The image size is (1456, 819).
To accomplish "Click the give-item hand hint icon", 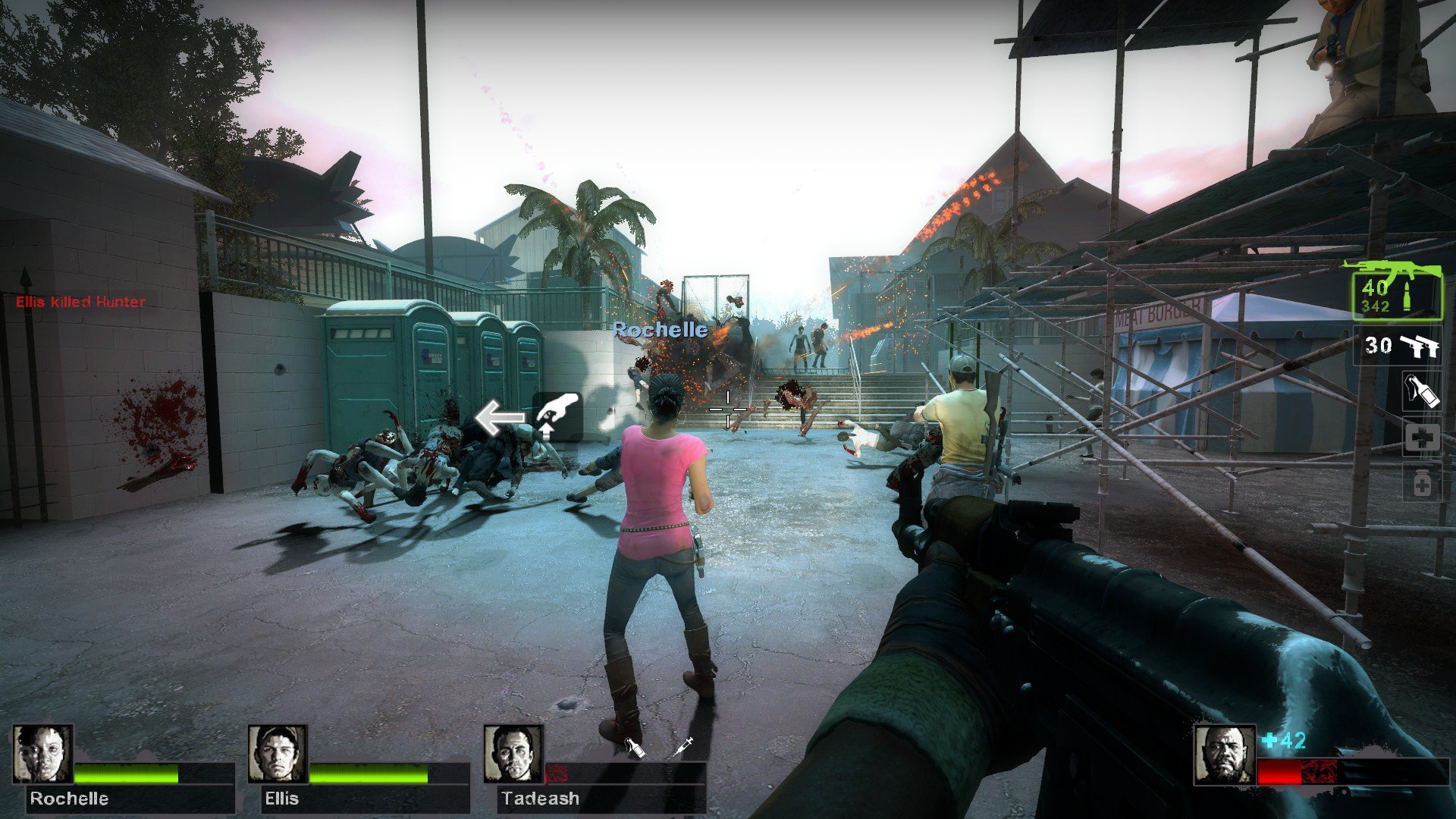I will tap(557, 416).
